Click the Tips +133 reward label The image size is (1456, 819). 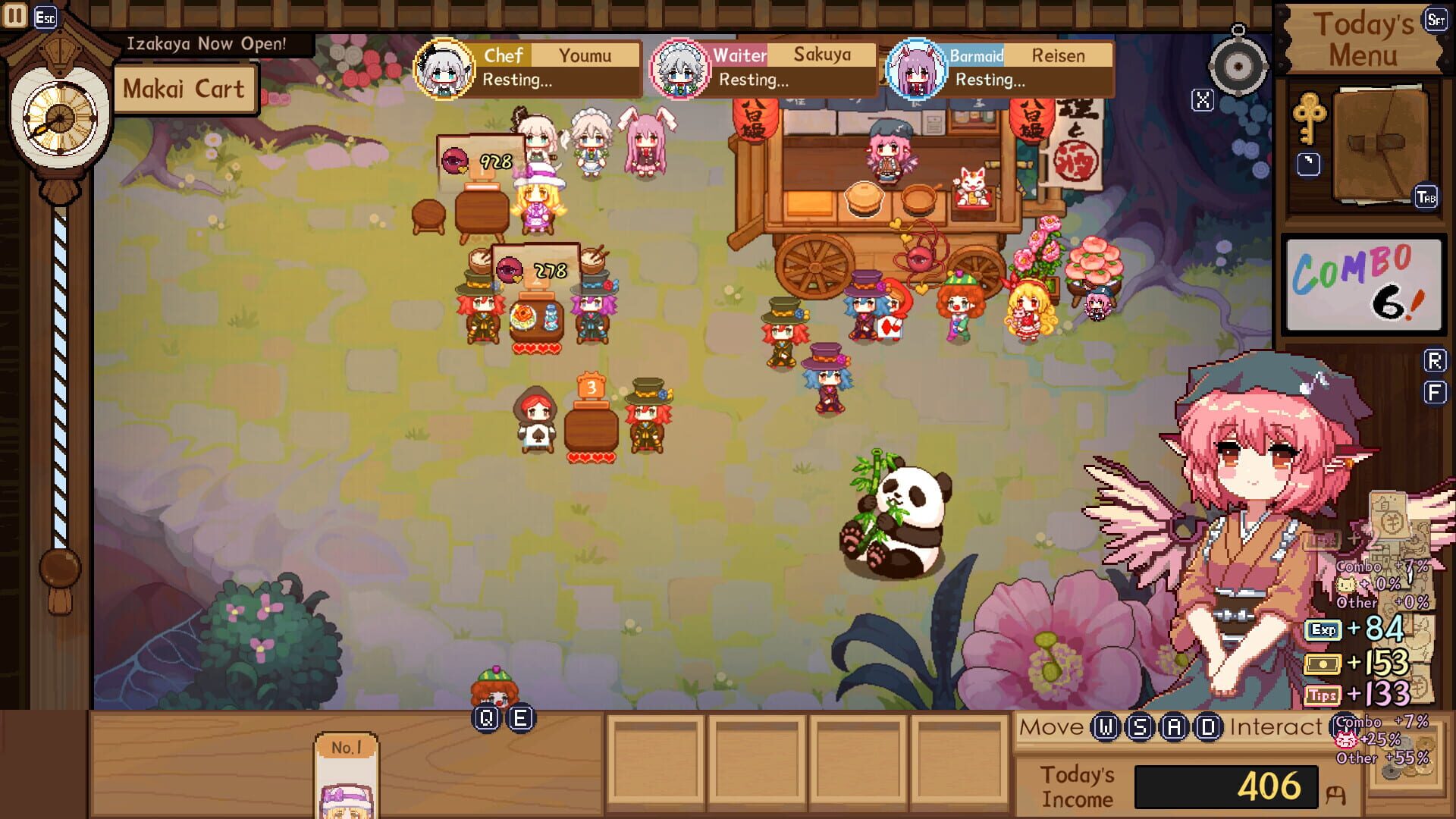coord(1367,692)
